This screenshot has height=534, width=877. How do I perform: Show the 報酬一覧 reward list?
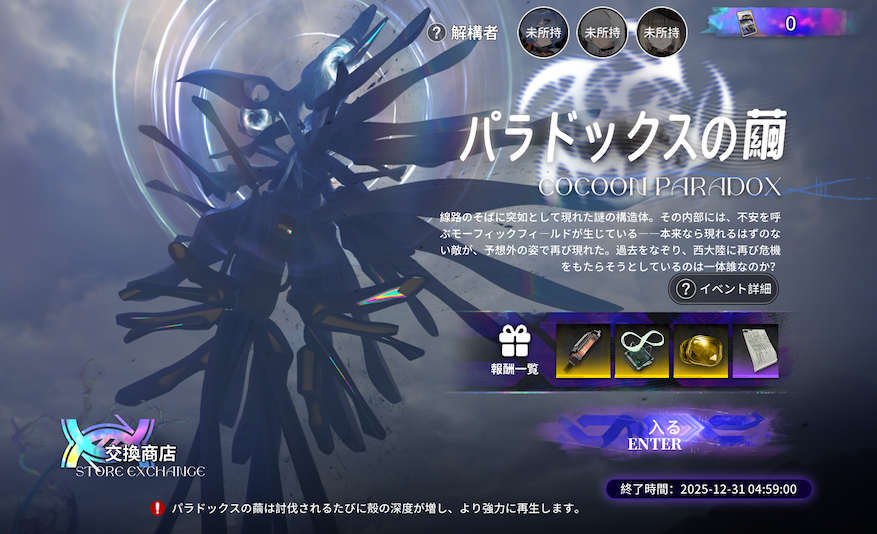tap(515, 351)
